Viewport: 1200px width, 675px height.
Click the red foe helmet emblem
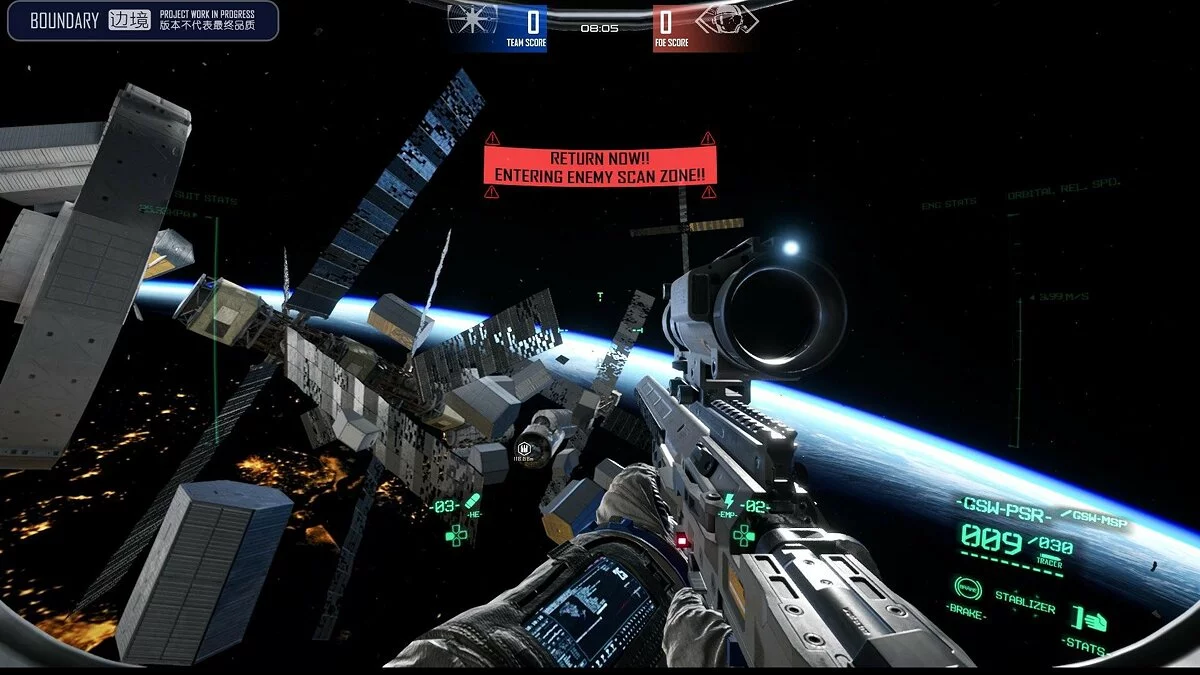pyautogui.click(x=724, y=20)
